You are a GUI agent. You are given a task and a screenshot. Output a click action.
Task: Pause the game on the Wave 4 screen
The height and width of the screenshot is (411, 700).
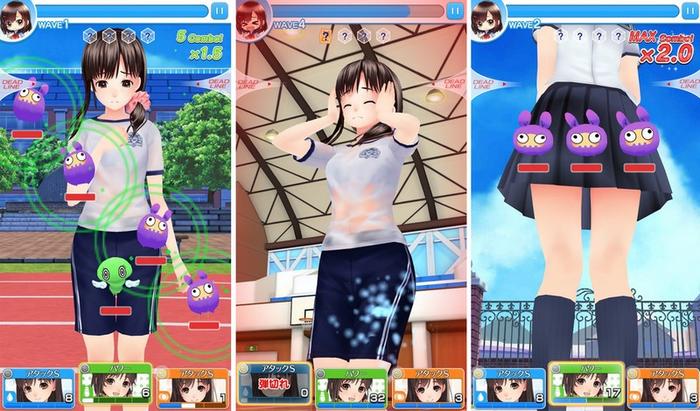coord(455,11)
